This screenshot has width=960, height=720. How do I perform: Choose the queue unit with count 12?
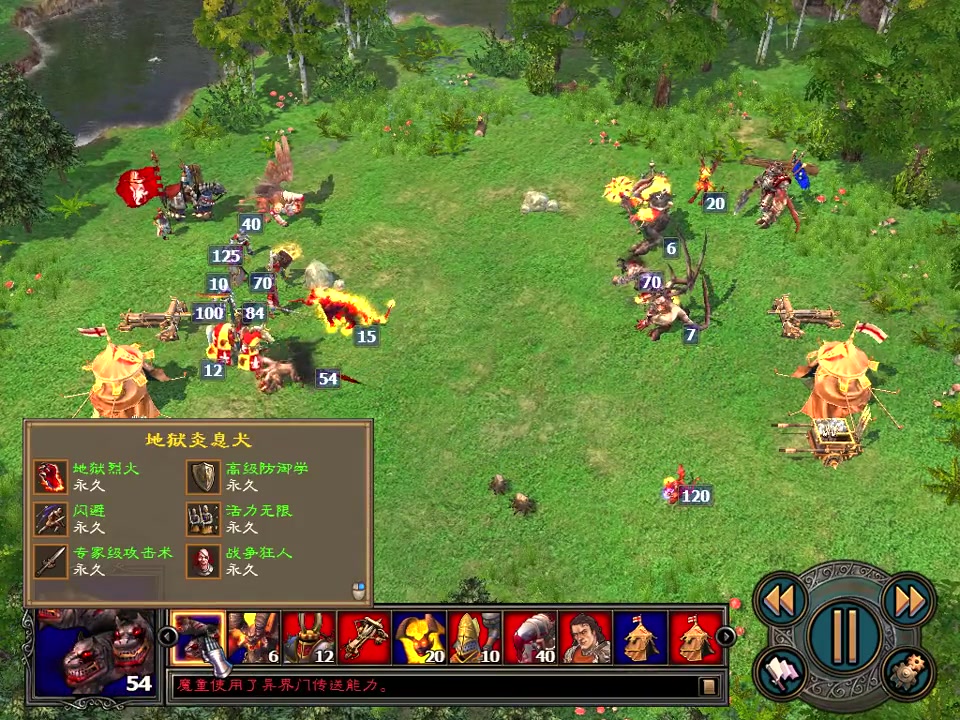(x=309, y=637)
